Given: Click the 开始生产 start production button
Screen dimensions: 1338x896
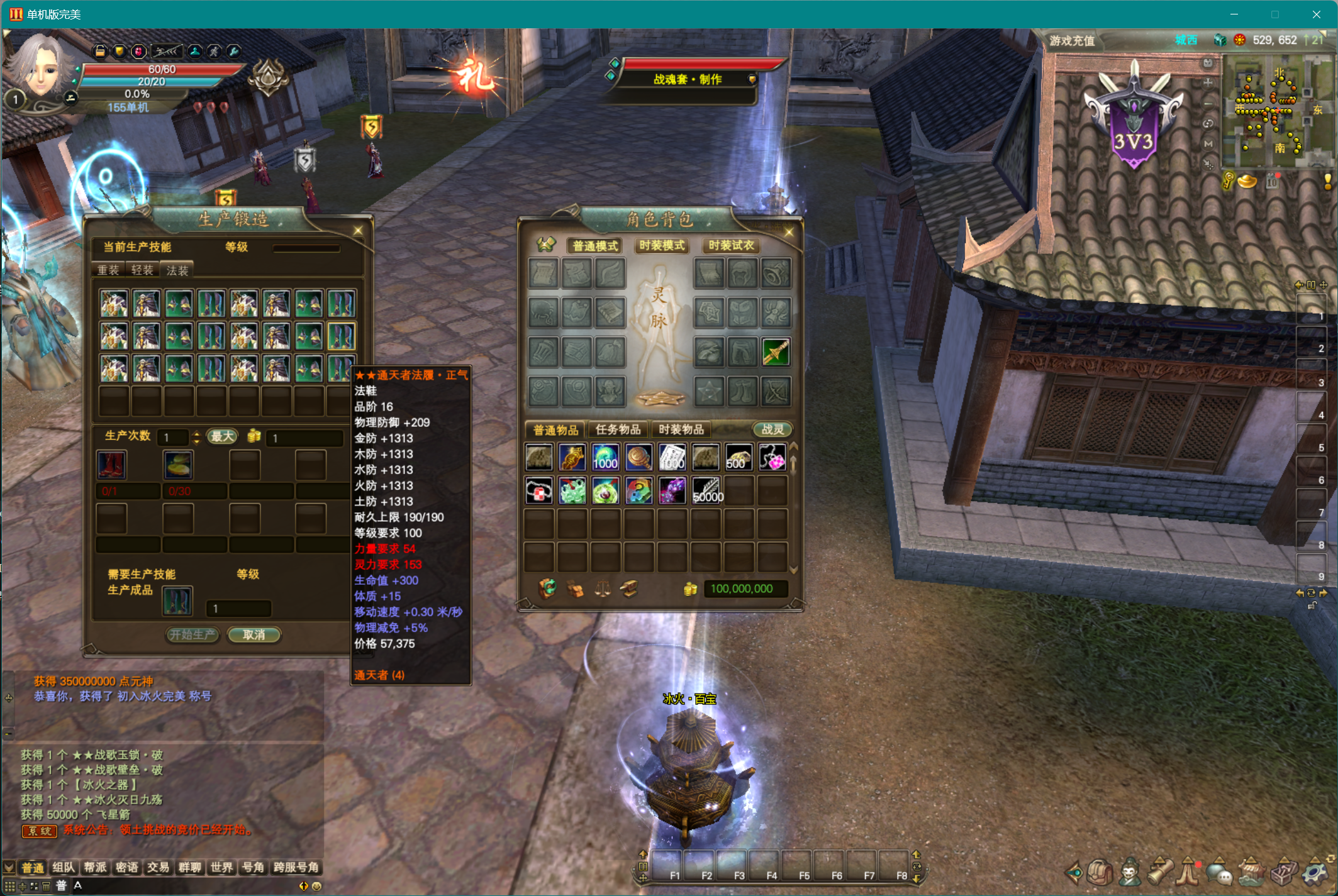Looking at the screenshot, I should pos(192,634).
